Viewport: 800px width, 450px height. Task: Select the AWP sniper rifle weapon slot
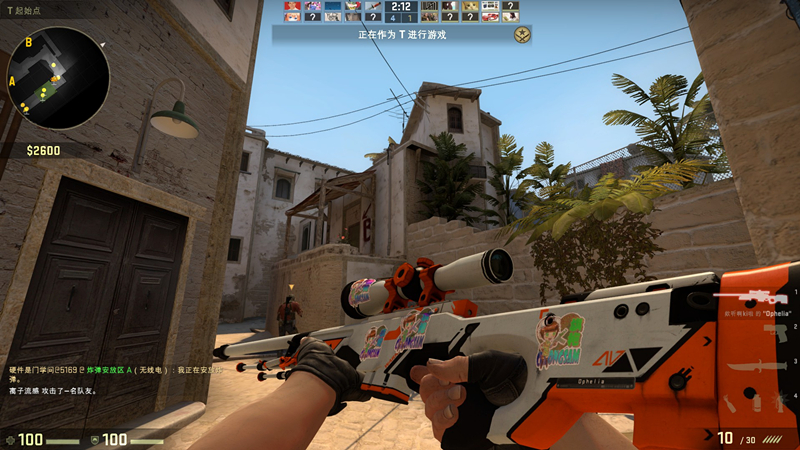[x=748, y=297]
